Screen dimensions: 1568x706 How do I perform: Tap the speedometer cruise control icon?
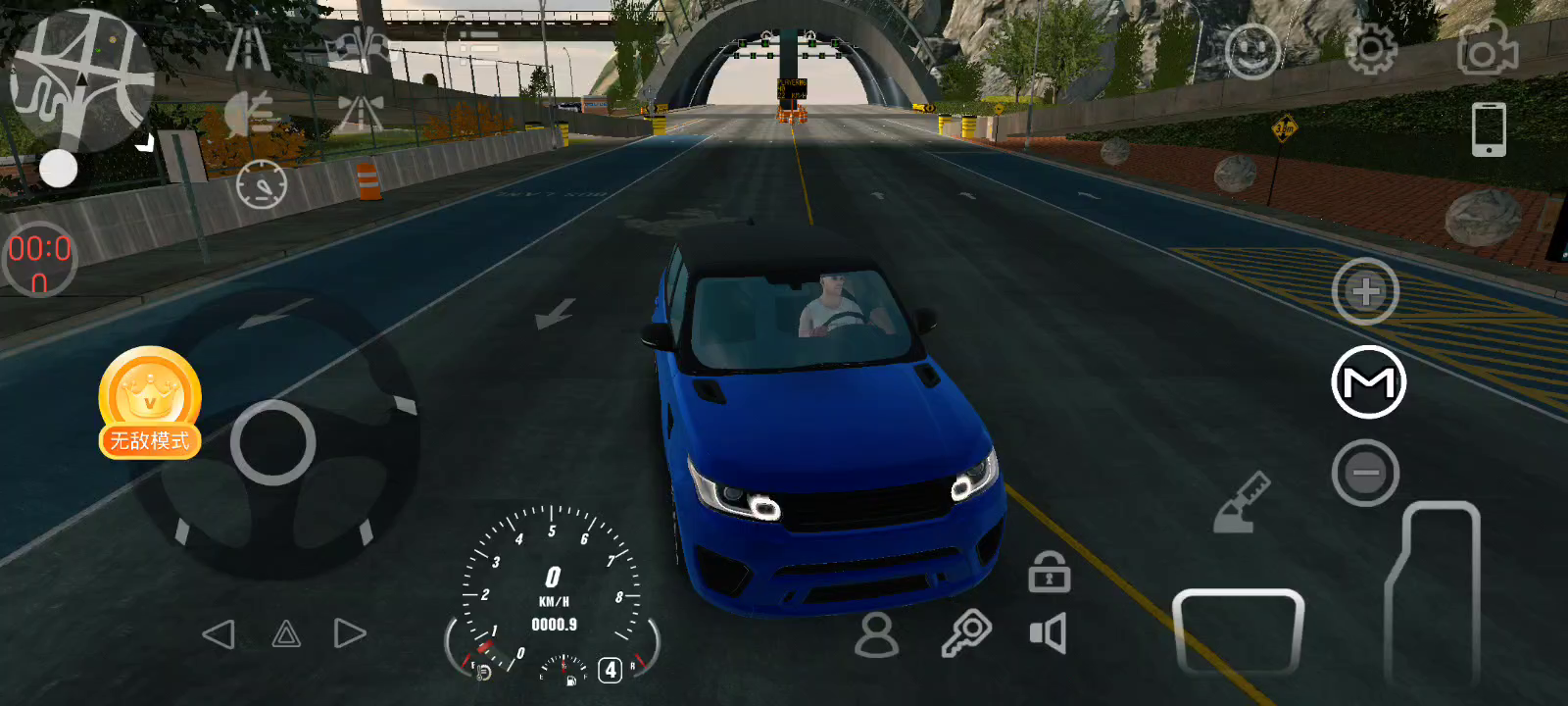click(x=262, y=183)
